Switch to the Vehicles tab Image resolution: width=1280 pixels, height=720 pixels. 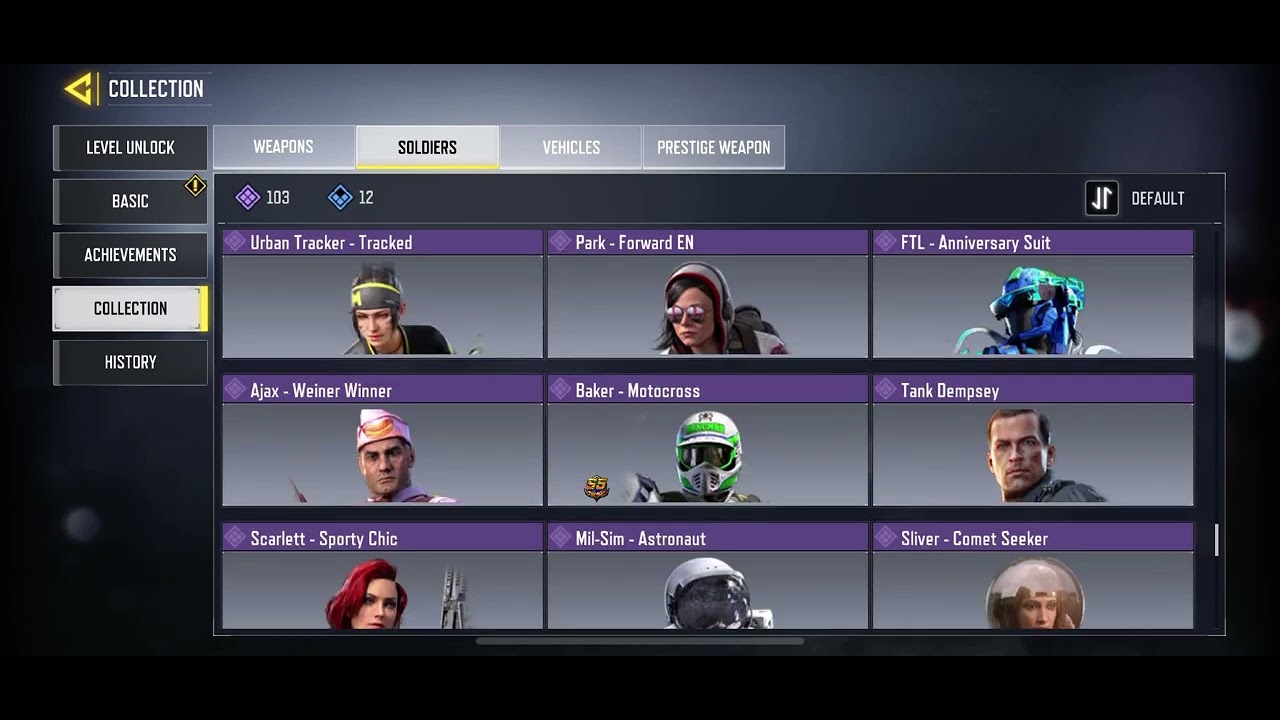[571, 147]
